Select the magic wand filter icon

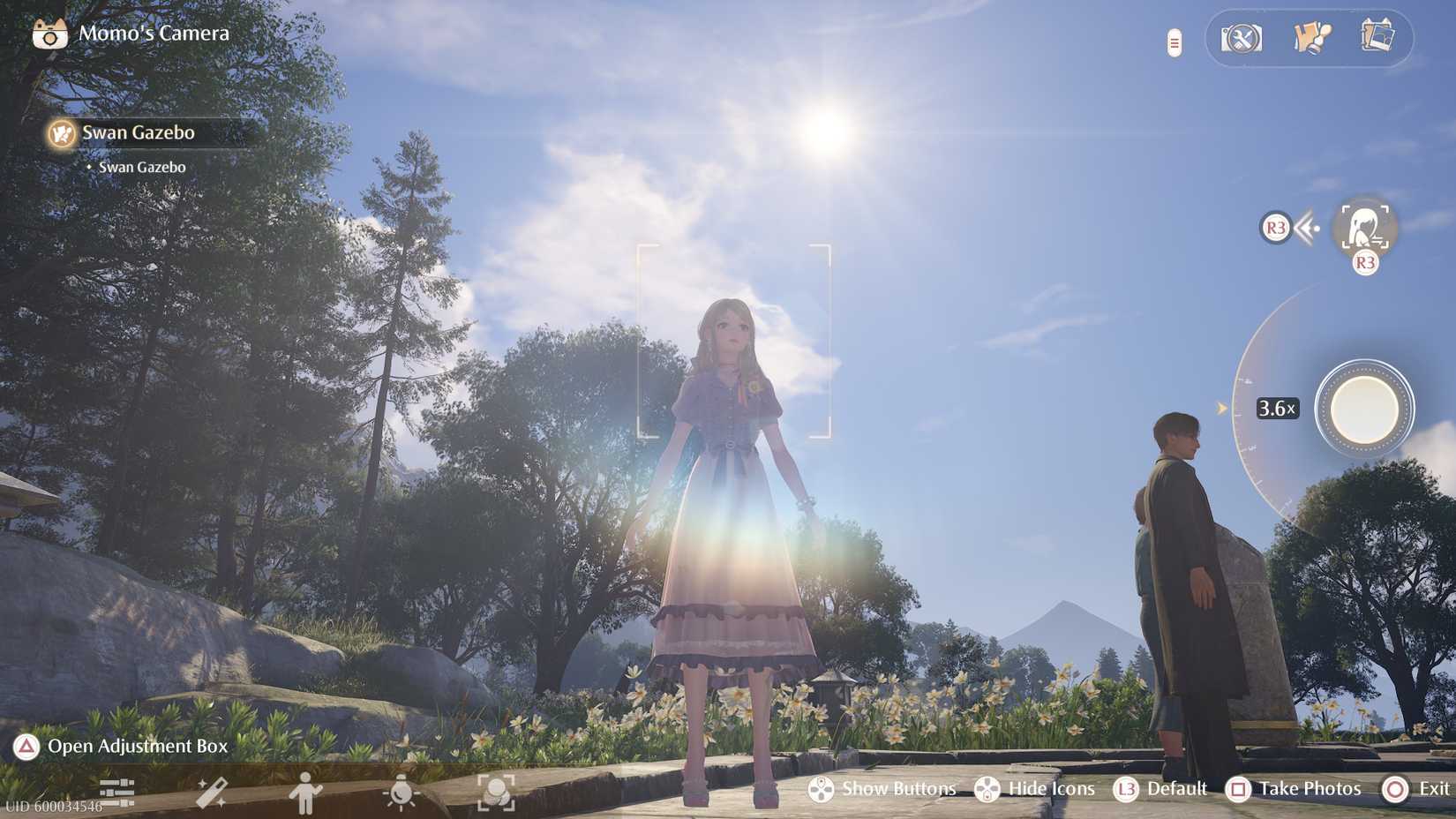click(x=210, y=793)
